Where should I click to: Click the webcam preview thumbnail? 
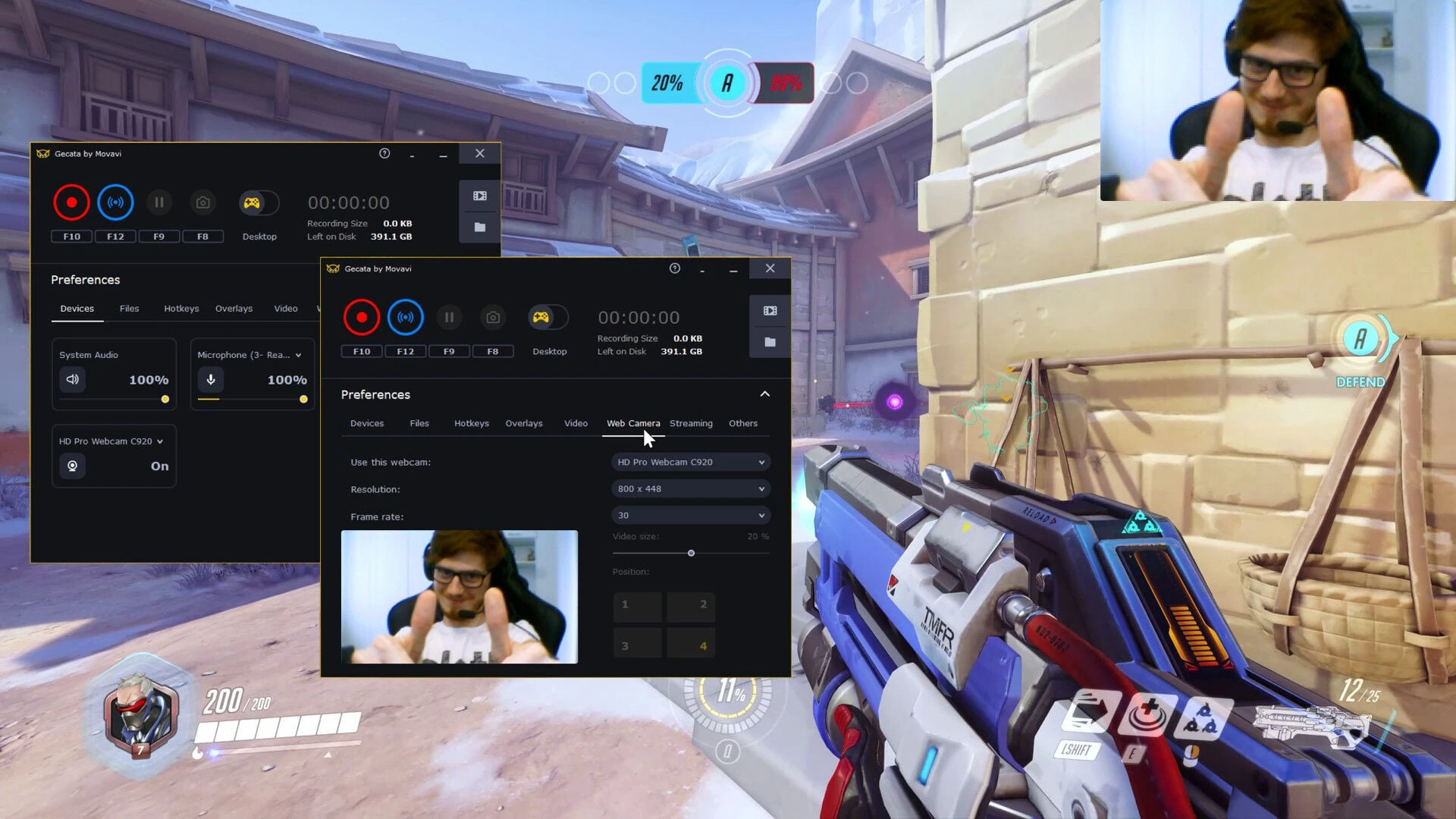(x=460, y=596)
